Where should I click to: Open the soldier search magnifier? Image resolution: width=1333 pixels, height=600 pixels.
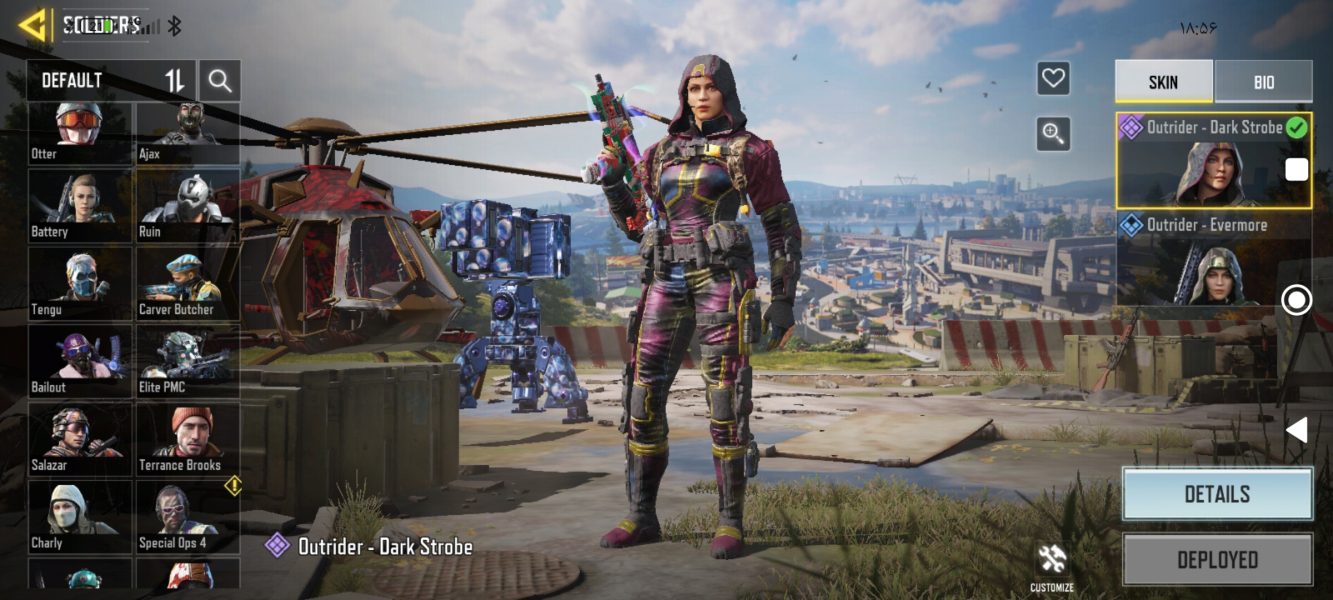[219, 80]
